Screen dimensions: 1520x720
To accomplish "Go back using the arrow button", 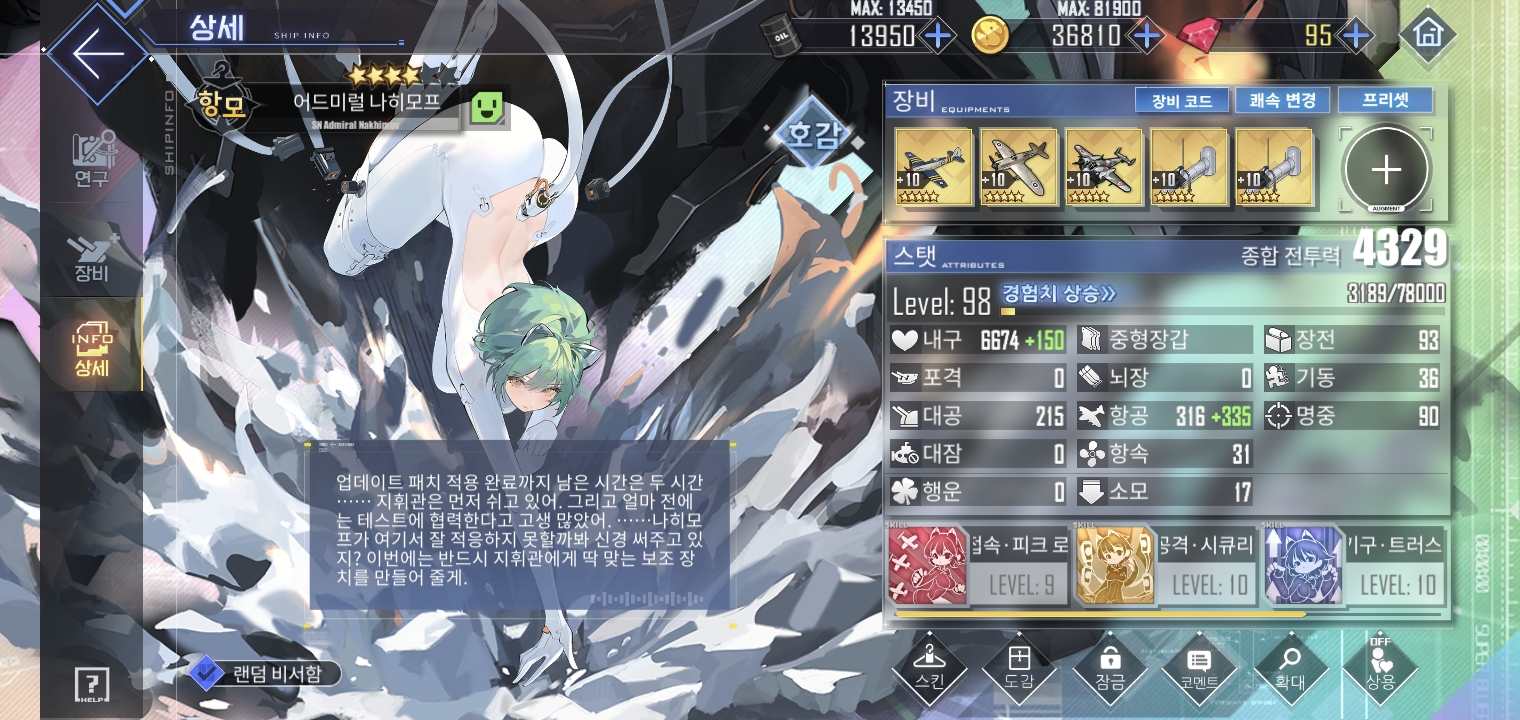I will pos(97,53).
